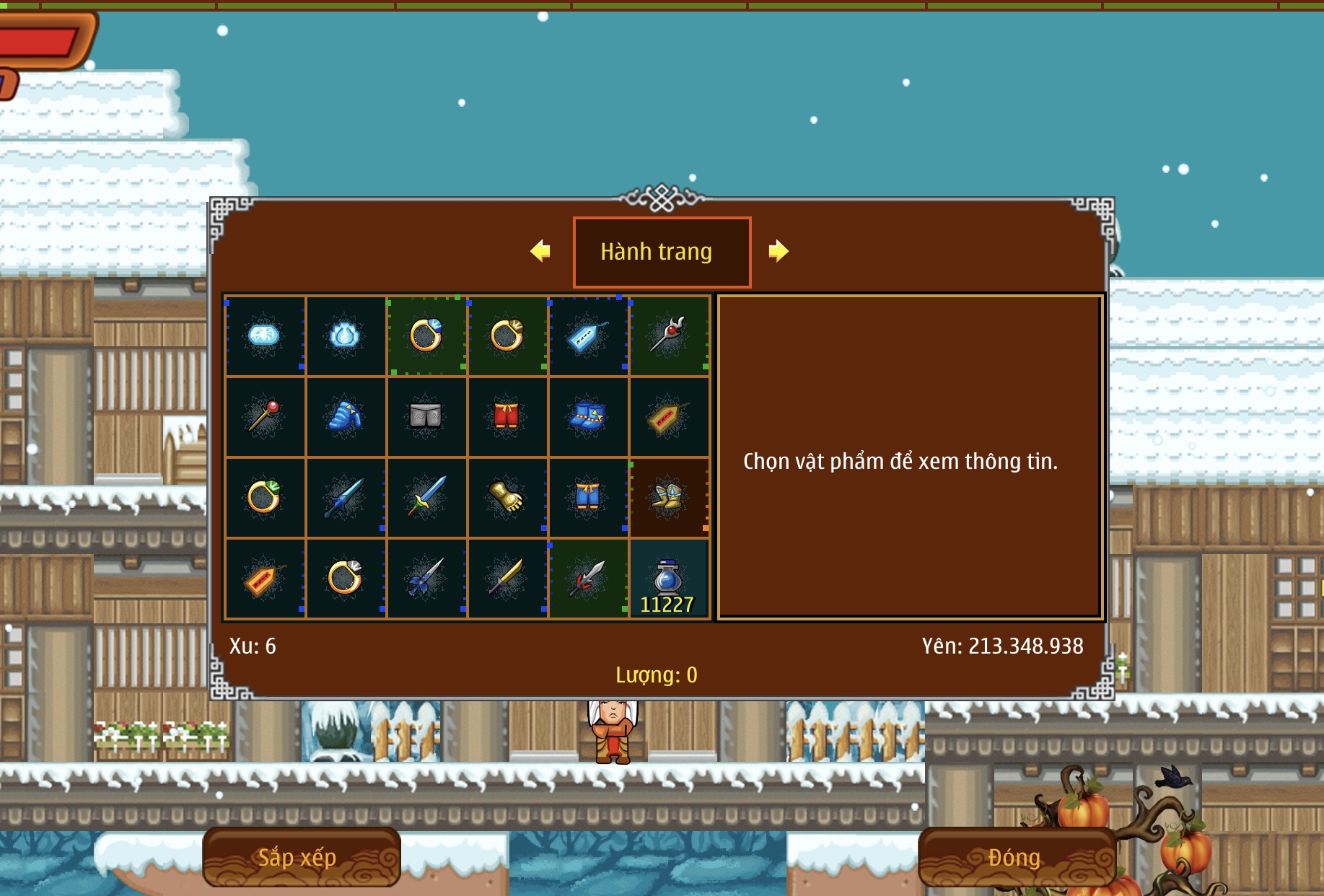Choose the gray armor piece
The image size is (1324, 896).
[x=426, y=416]
